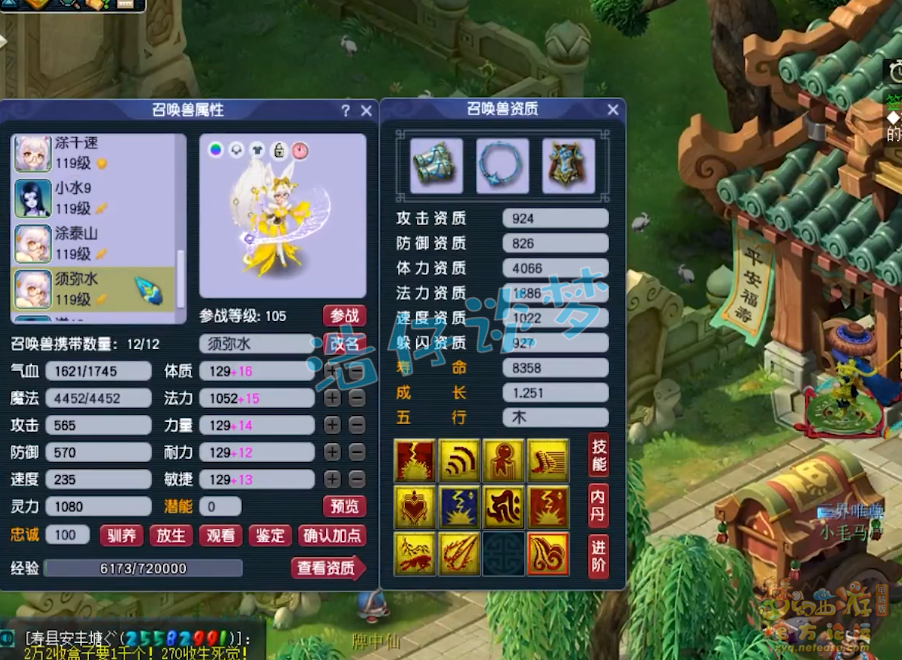Appraise the summon with 鉴定
Image resolution: width=902 pixels, height=660 pixels.
[269, 535]
